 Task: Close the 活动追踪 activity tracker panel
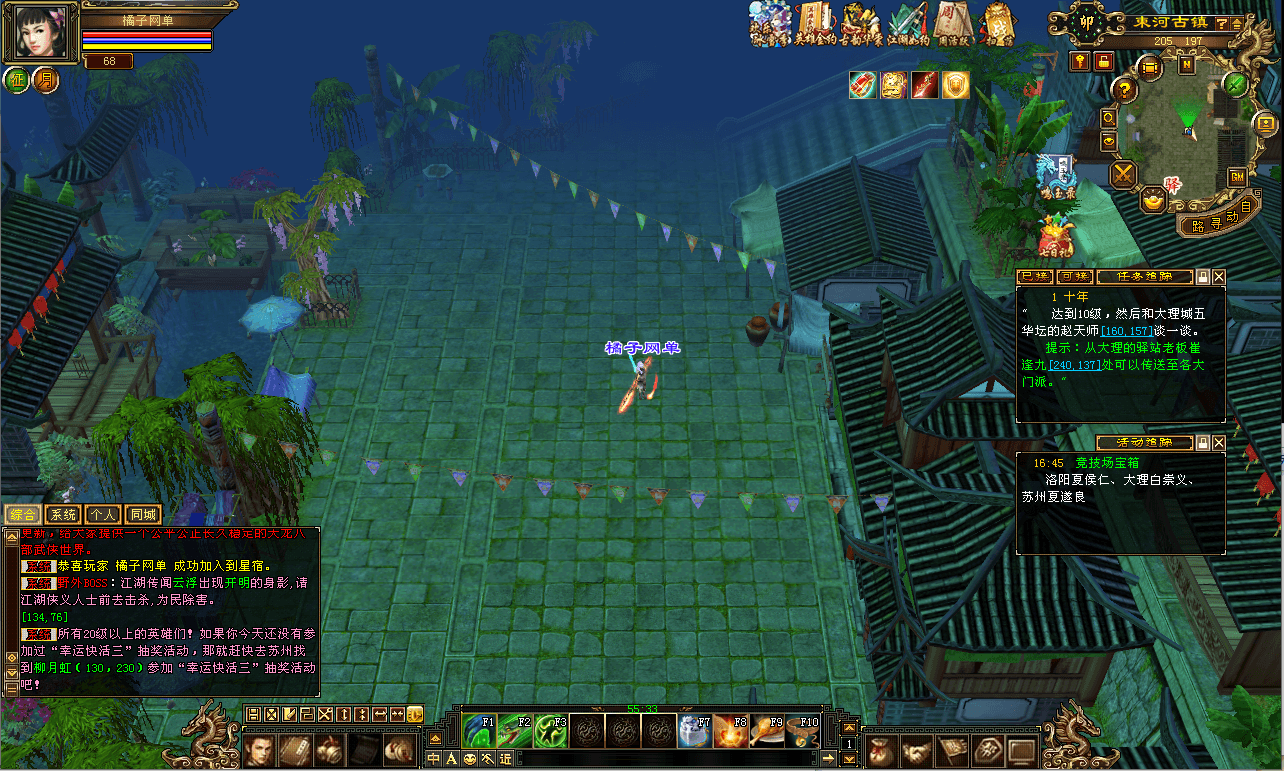pos(1219,442)
